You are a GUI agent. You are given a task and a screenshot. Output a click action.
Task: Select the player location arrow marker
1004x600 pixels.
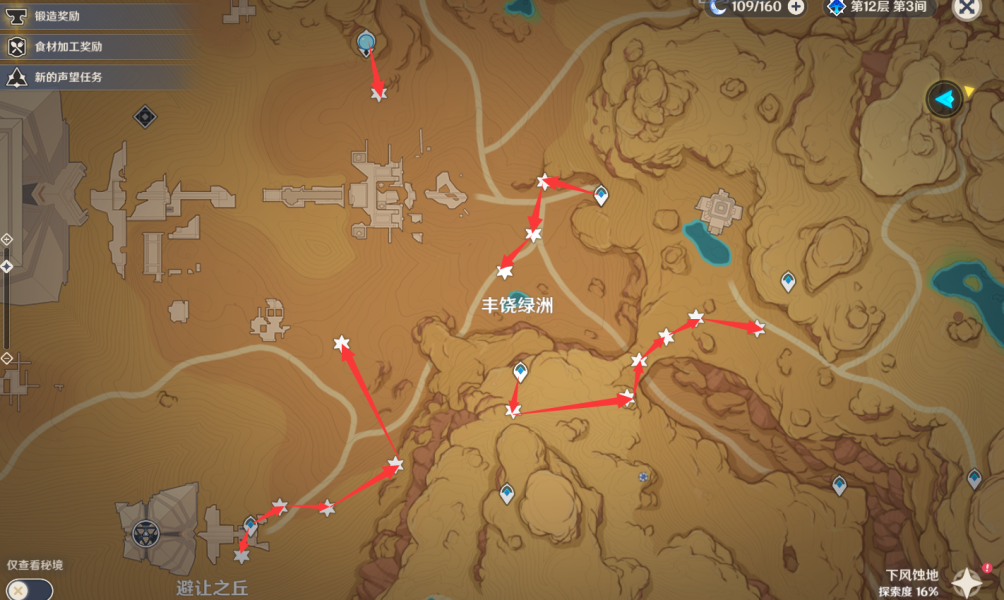point(944,99)
